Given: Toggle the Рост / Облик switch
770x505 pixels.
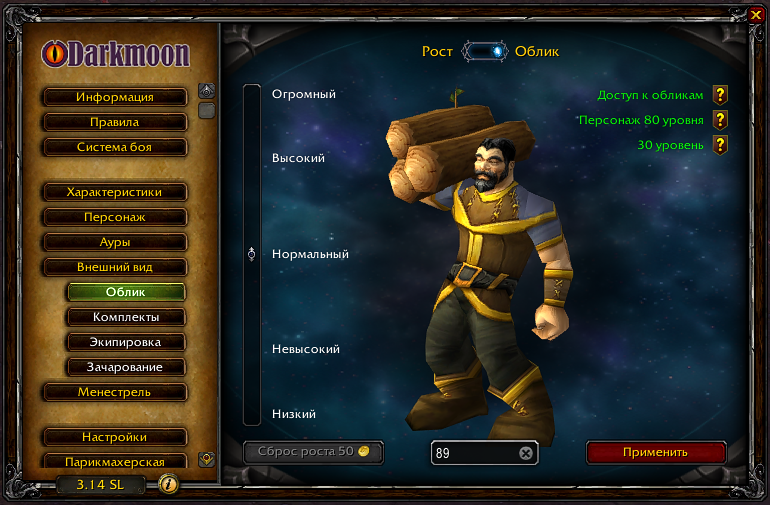Looking at the screenshot, I should click(x=484, y=51).
